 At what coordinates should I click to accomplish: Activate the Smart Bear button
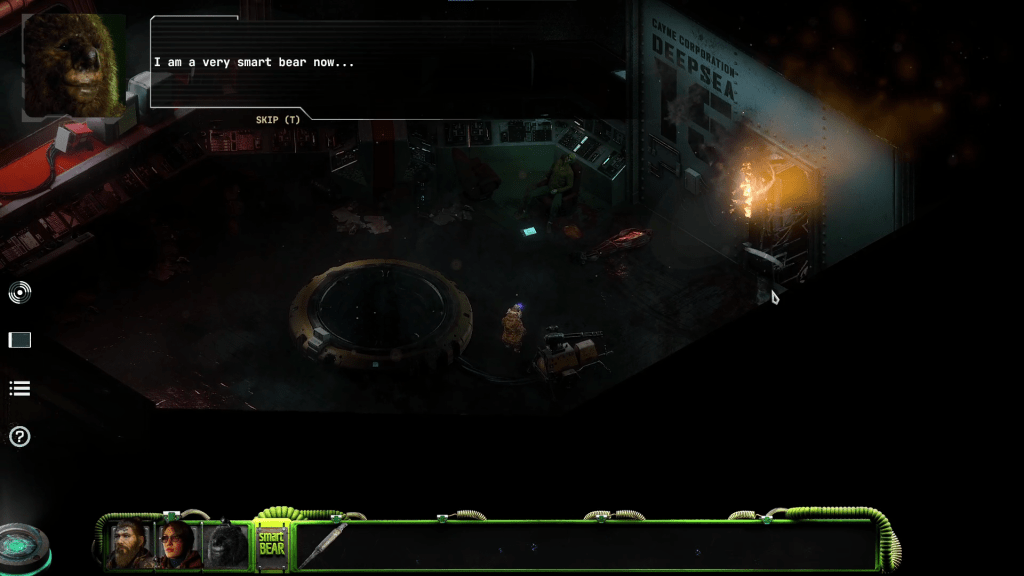(272, 543)
